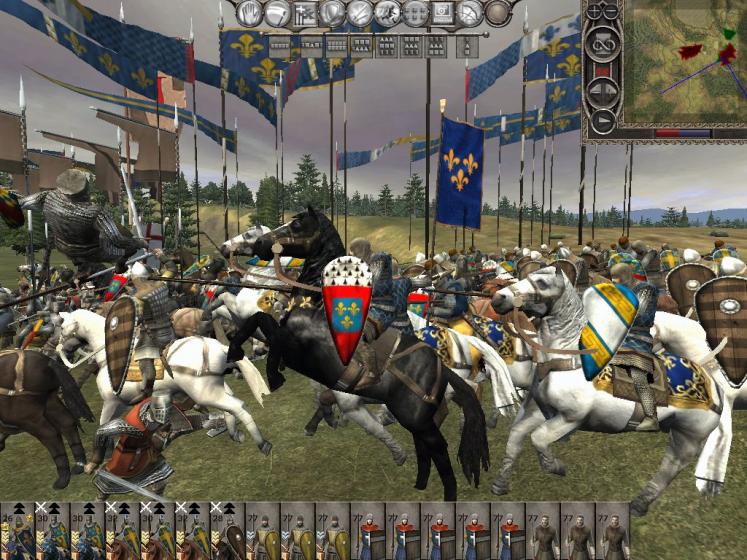747x560 pixels.
Task: Toggle the running man run order
Action: (277, 13)
